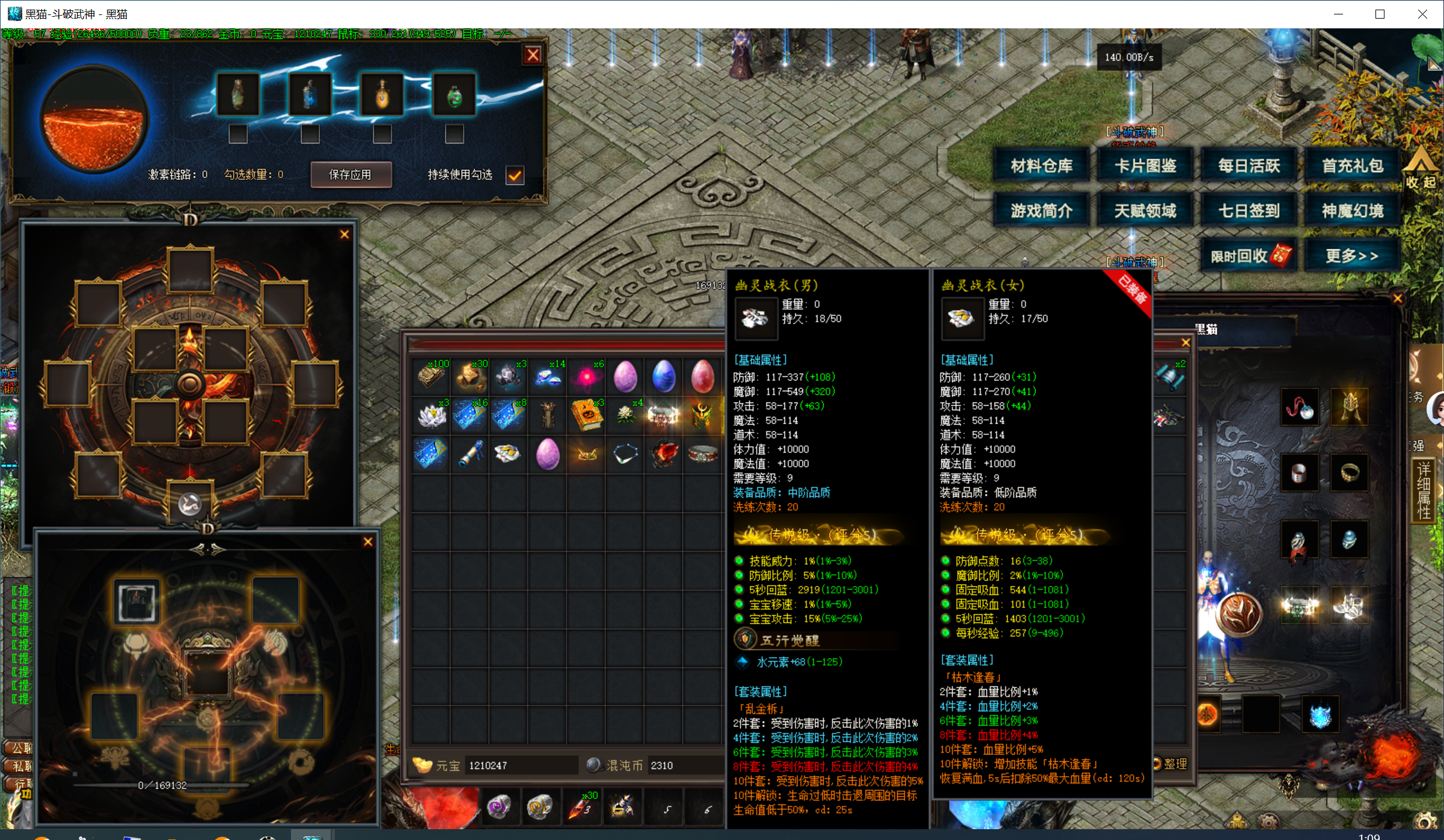The height and width of the screenshot is (840, 1444).
Task: Collapse the menu with 收起
Action: (x=1421, y=171)
